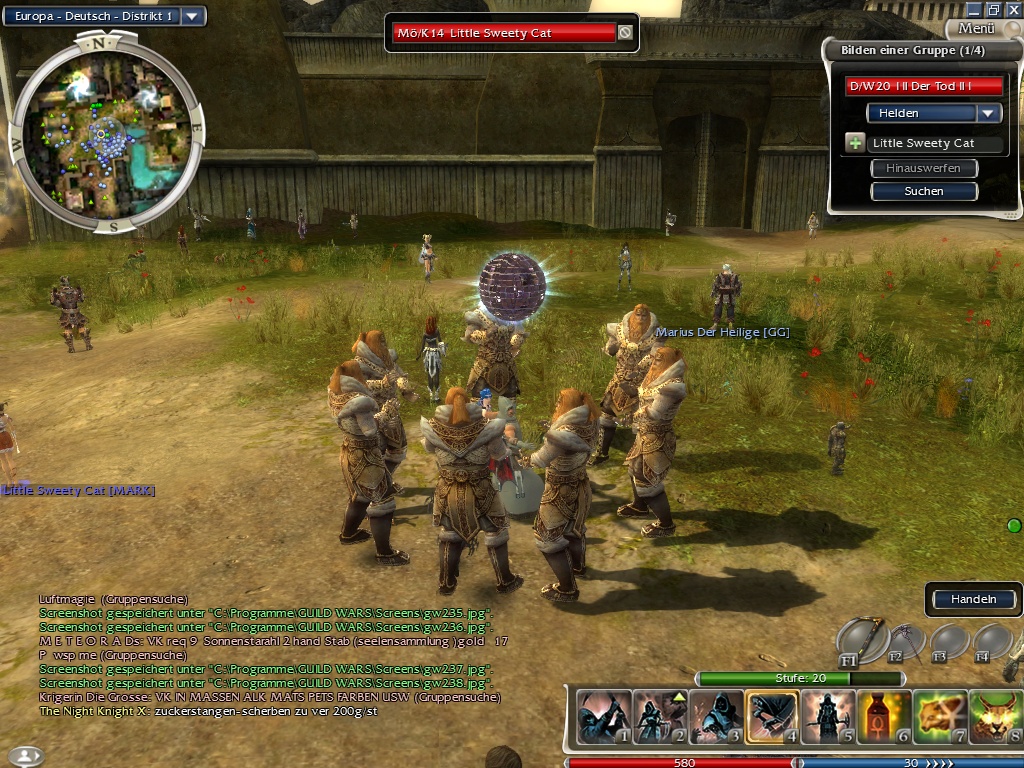Click the Hinauswerfen button
The width and height of the screenshot is (1024, 768).
click(923, 168)
